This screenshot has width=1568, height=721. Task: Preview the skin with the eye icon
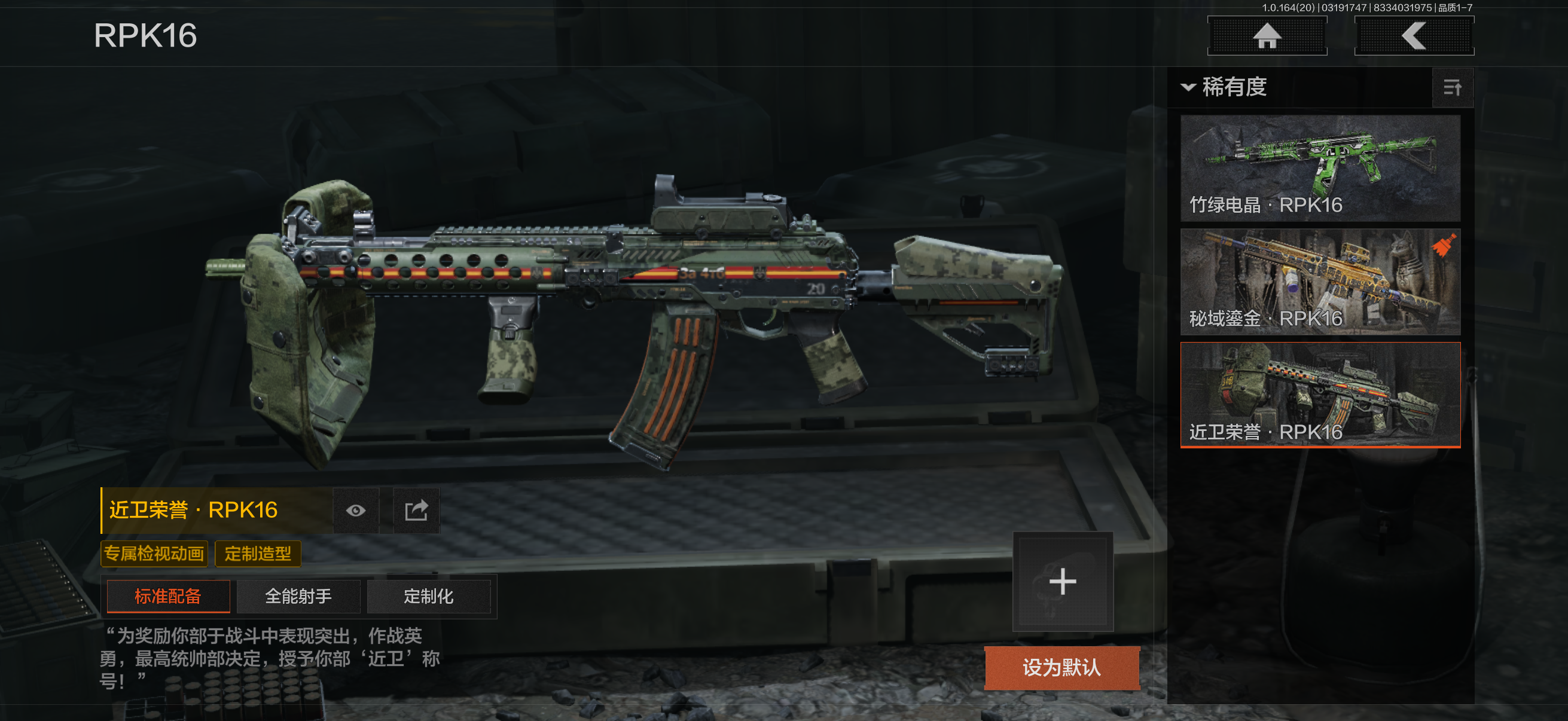[x=356, y=511]
